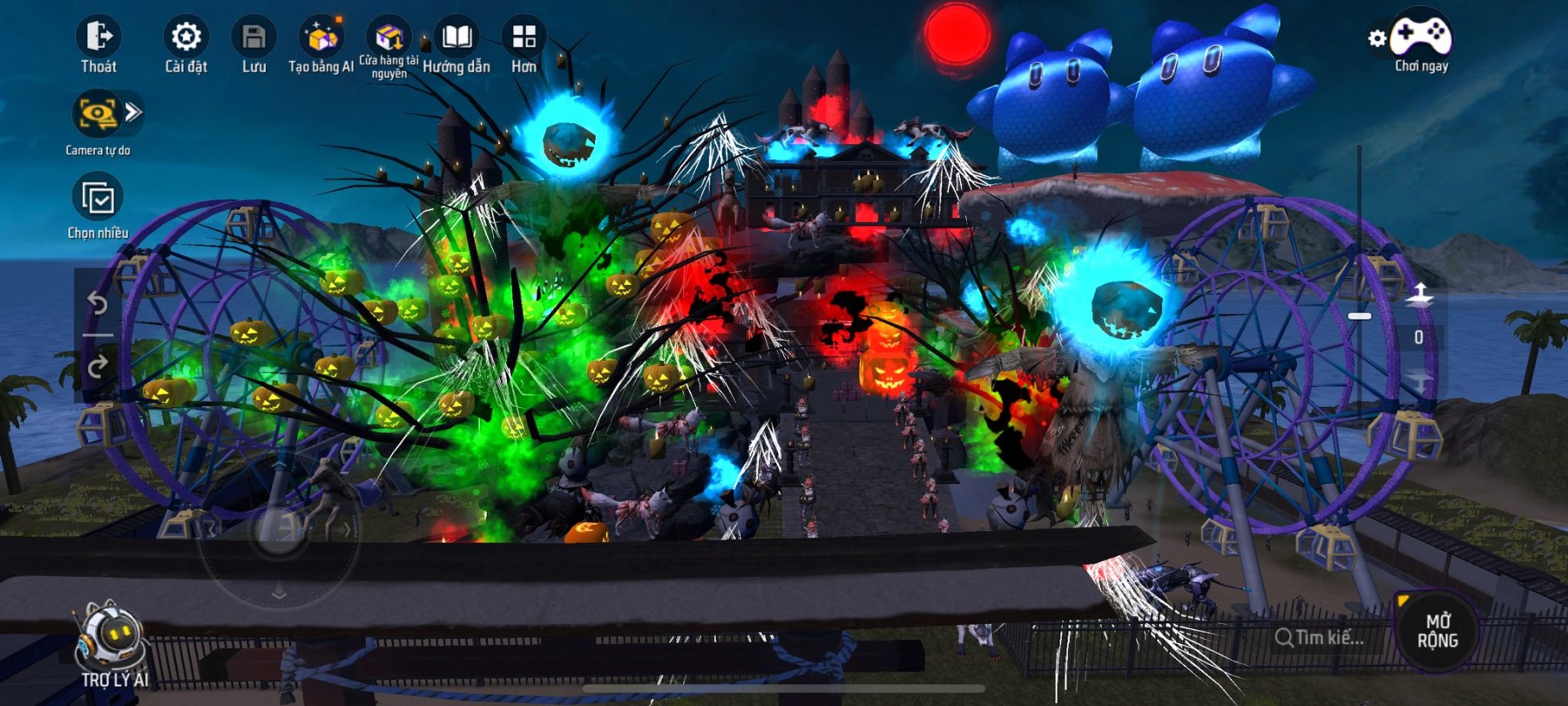Start playing with Chơi ngay
This screenshot has width=1568, height=706.
pos(1421,37)
